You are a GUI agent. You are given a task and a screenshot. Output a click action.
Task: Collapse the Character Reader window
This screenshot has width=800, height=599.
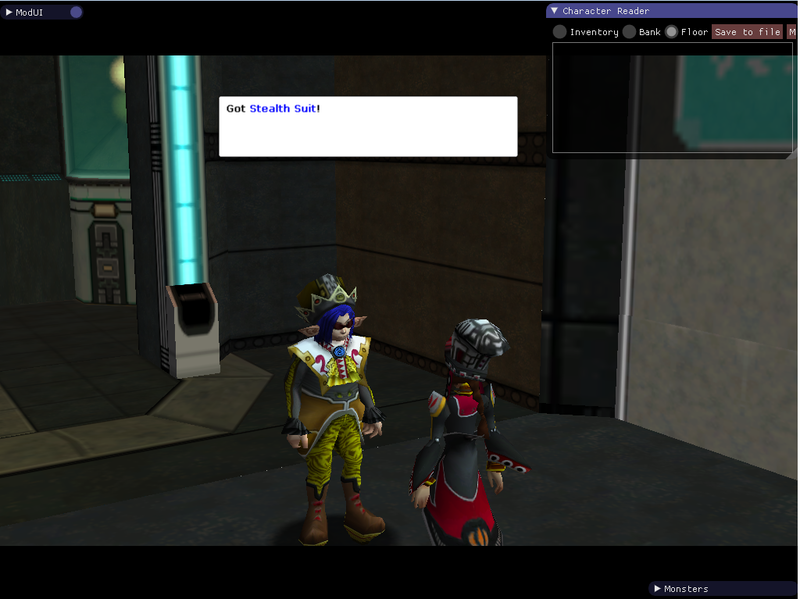click(x=555, y=11)
